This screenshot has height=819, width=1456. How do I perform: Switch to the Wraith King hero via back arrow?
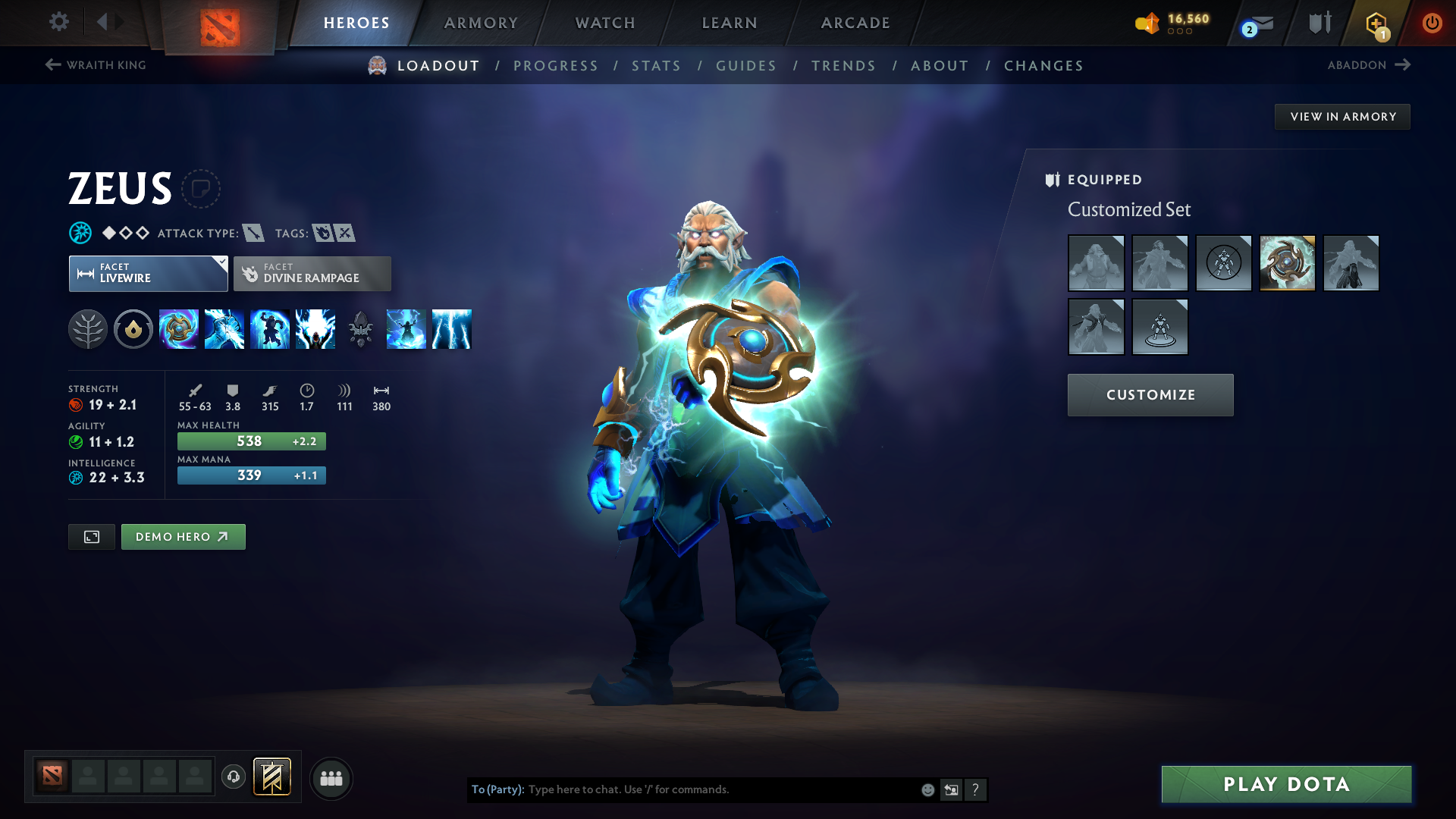tap(51, 64)
